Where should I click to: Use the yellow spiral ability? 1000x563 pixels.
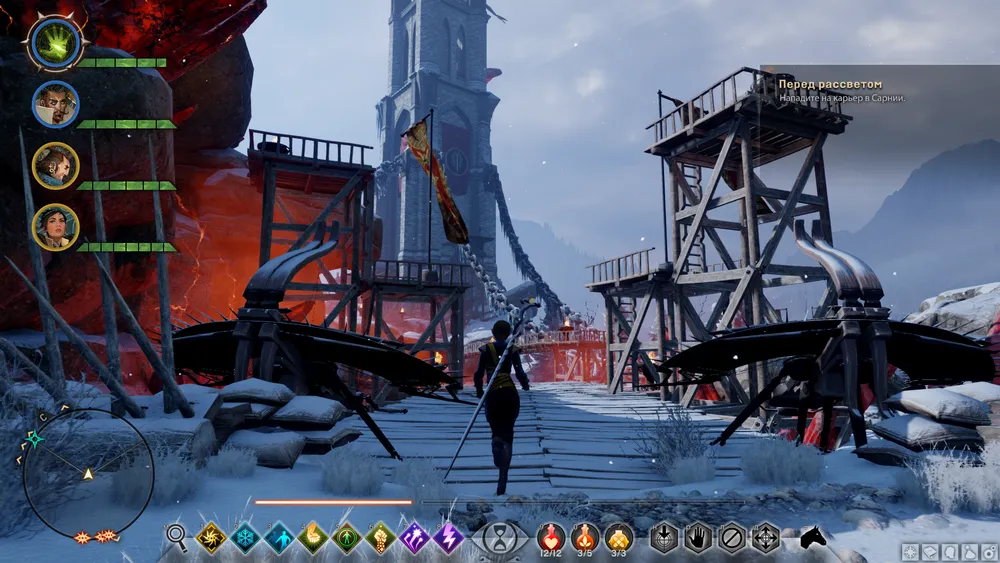[x=211, y=538]
